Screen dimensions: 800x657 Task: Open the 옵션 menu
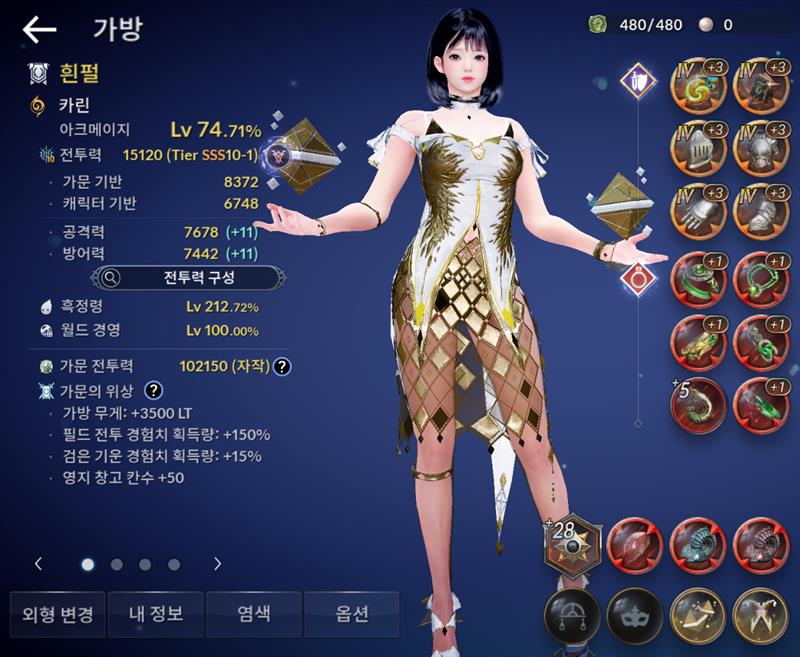click(351, 613)
